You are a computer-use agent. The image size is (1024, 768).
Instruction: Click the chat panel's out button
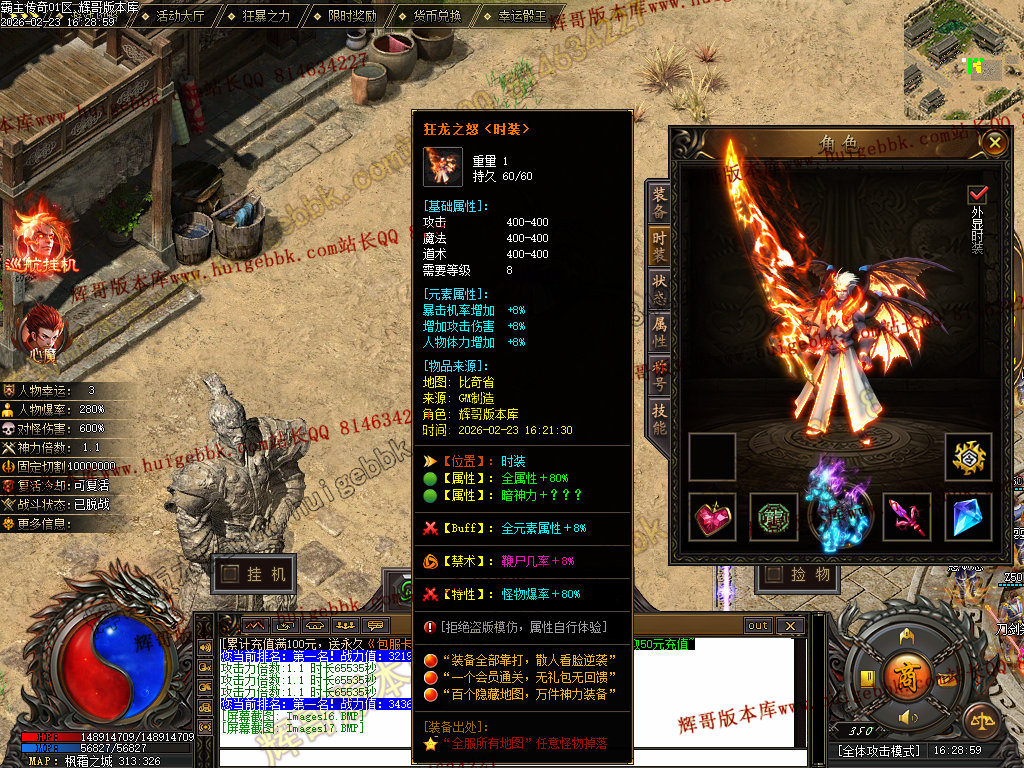[x=758, y=626]
